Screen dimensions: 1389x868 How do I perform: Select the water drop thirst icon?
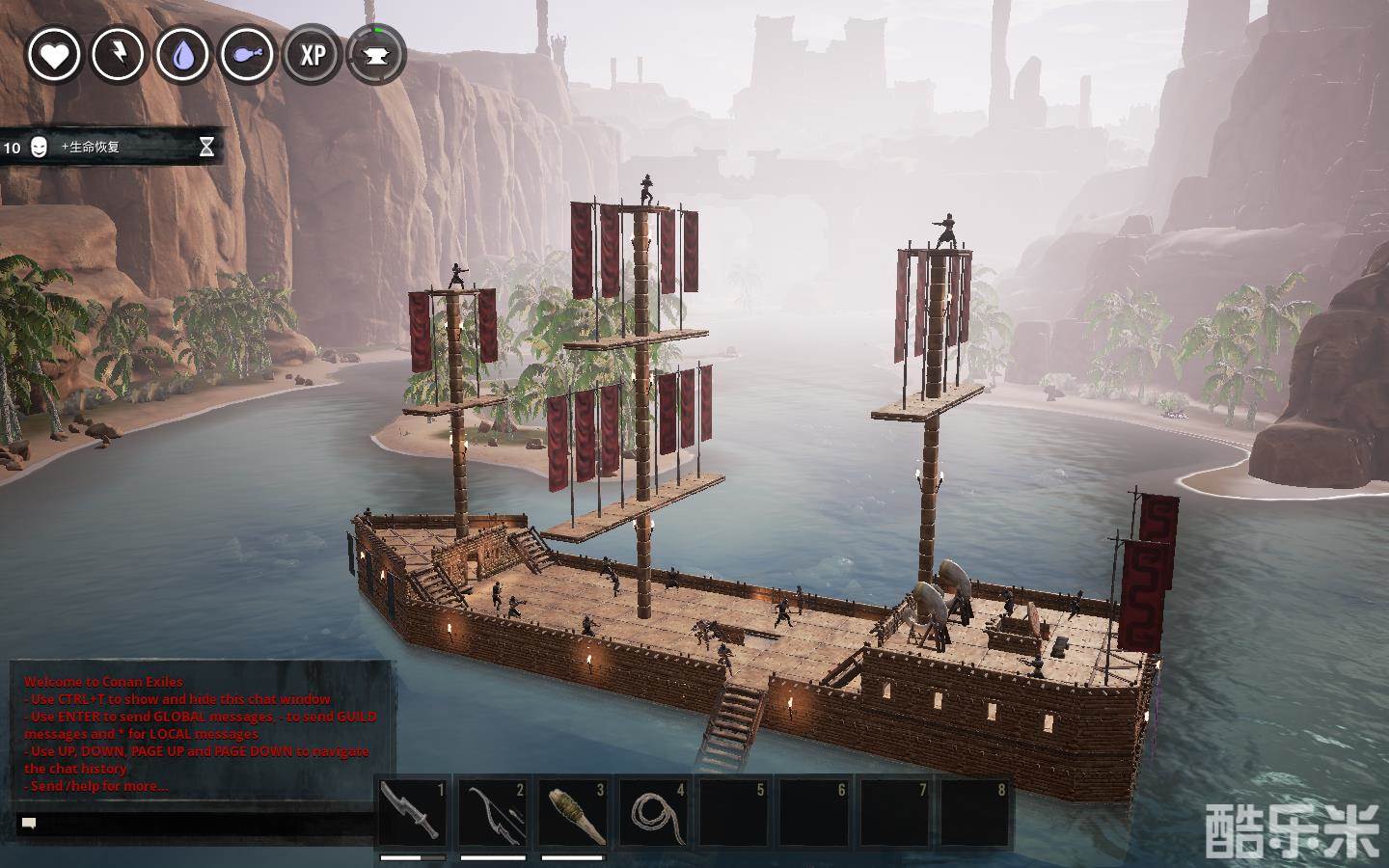pyautogui.click(x=182, y=54)
